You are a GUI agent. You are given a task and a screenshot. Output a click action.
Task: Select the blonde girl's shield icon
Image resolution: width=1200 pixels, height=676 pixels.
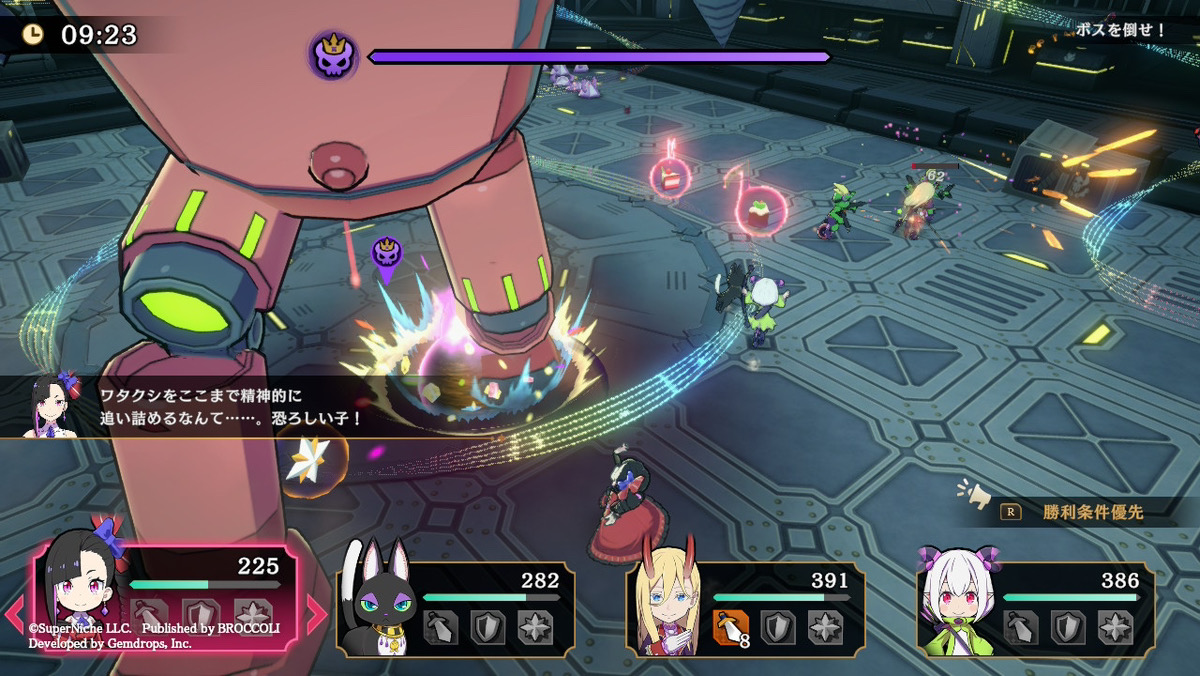coord(778,627)
